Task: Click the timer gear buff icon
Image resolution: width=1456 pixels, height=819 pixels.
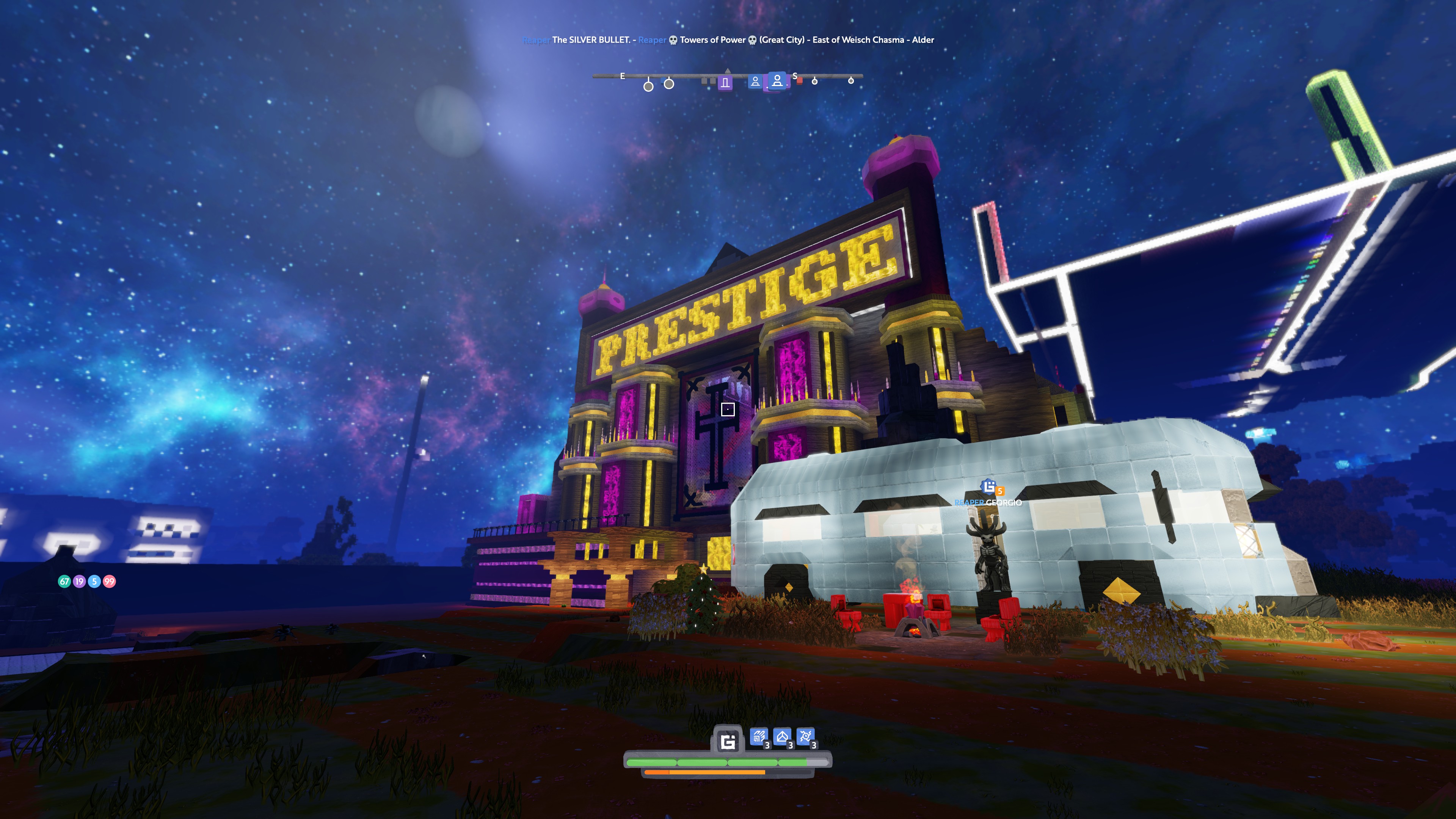Action: pos(805,736)
